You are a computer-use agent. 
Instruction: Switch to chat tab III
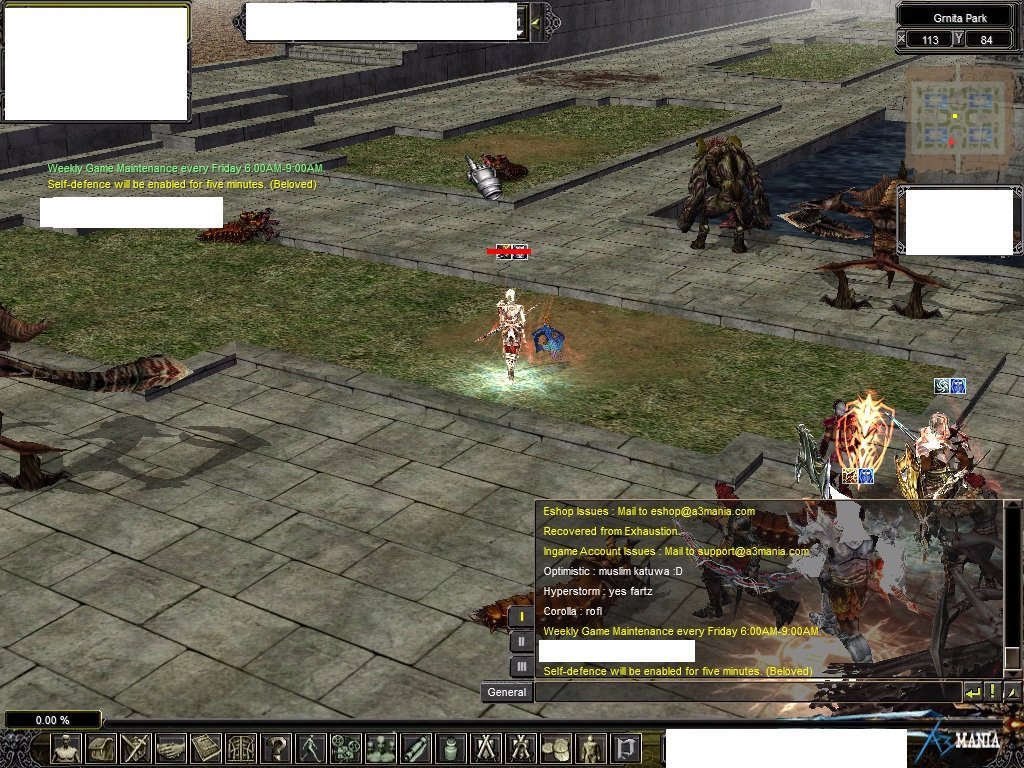point(521,666)
